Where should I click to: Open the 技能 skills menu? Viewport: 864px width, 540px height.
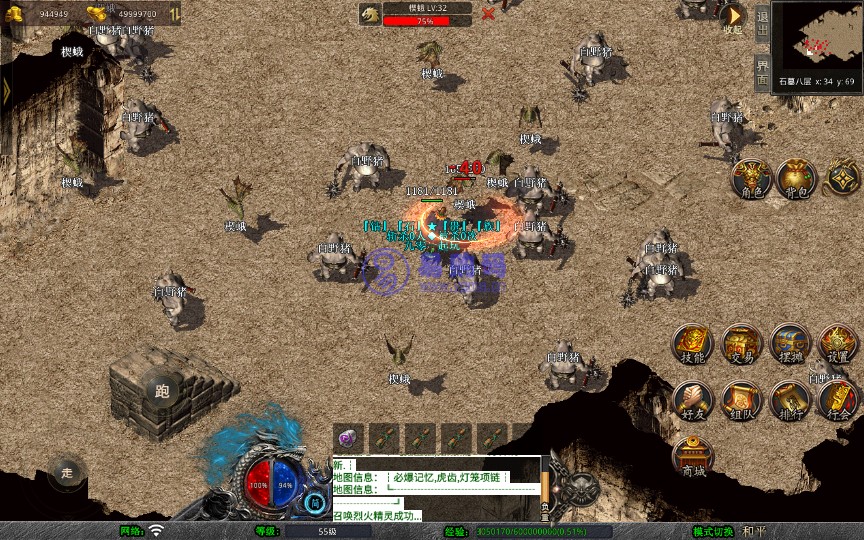click(692, 343)
